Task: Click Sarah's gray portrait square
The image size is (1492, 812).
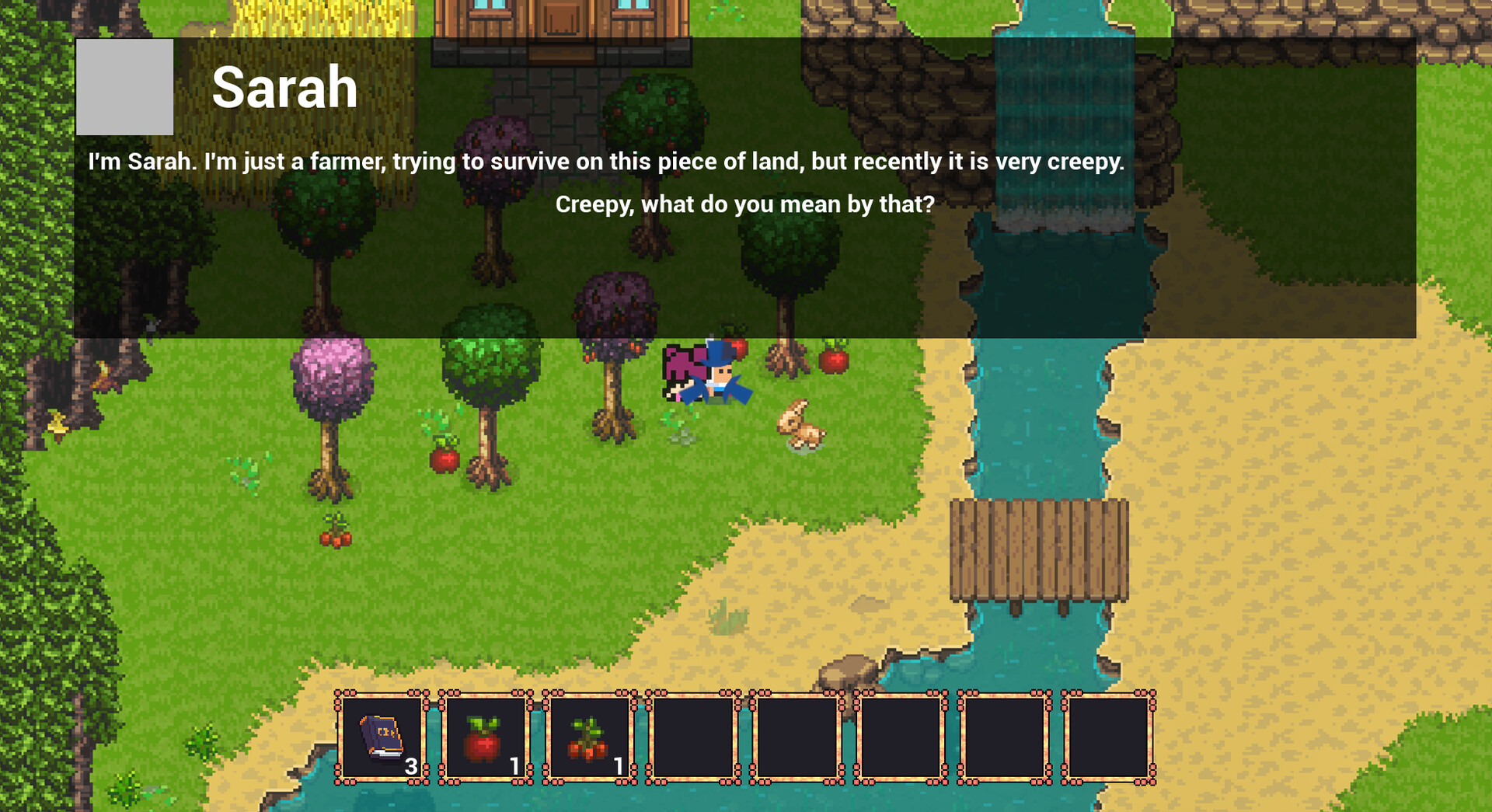Action: point(124,85)
